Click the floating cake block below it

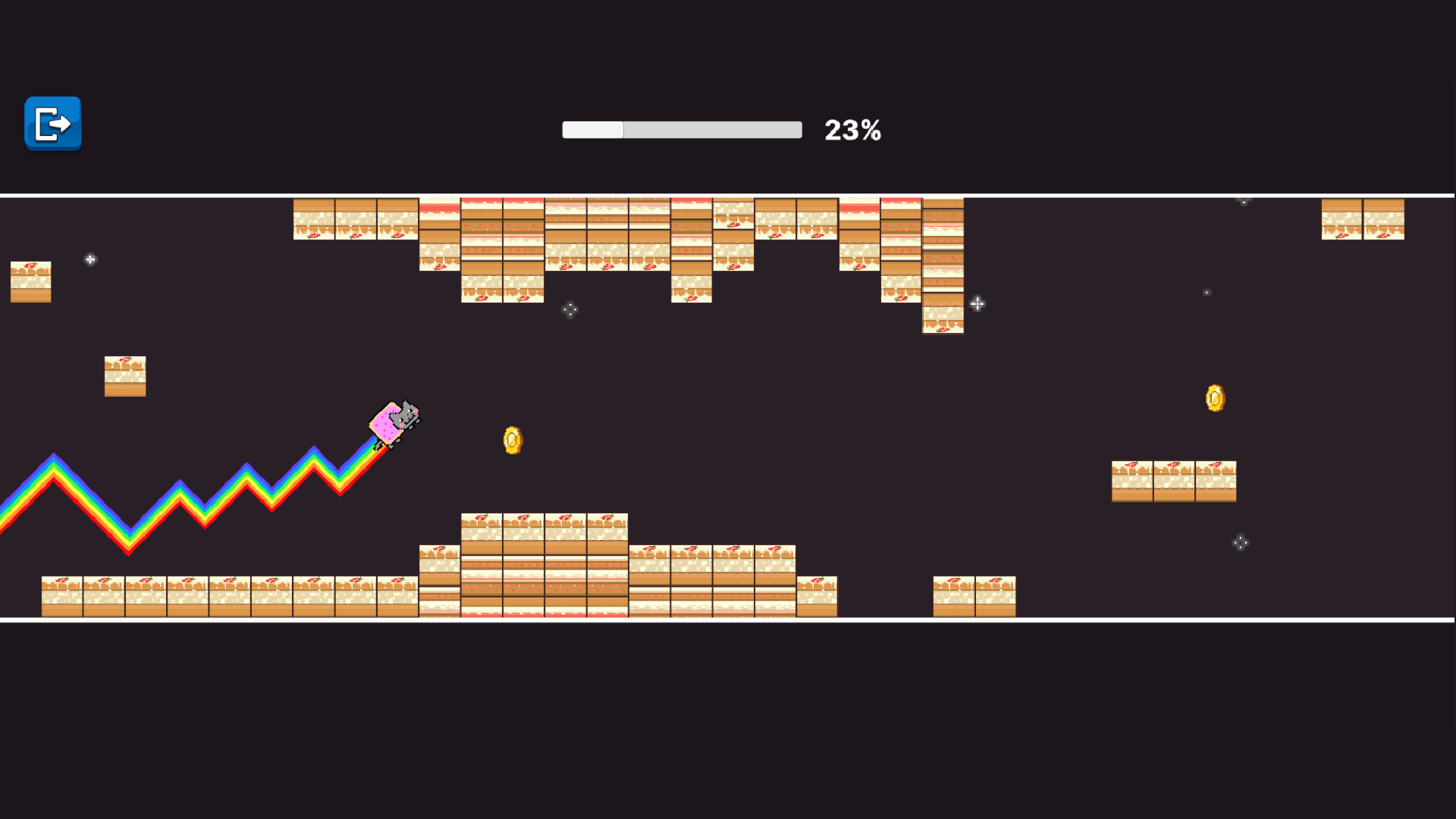click(x=125, y=377)
